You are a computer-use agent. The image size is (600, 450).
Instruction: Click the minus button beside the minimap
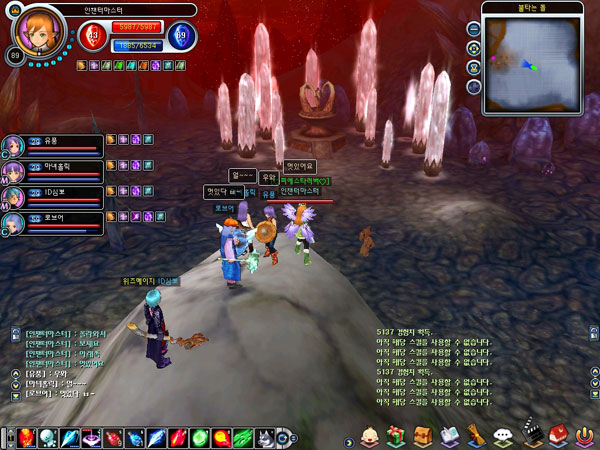tap(472, 29)
